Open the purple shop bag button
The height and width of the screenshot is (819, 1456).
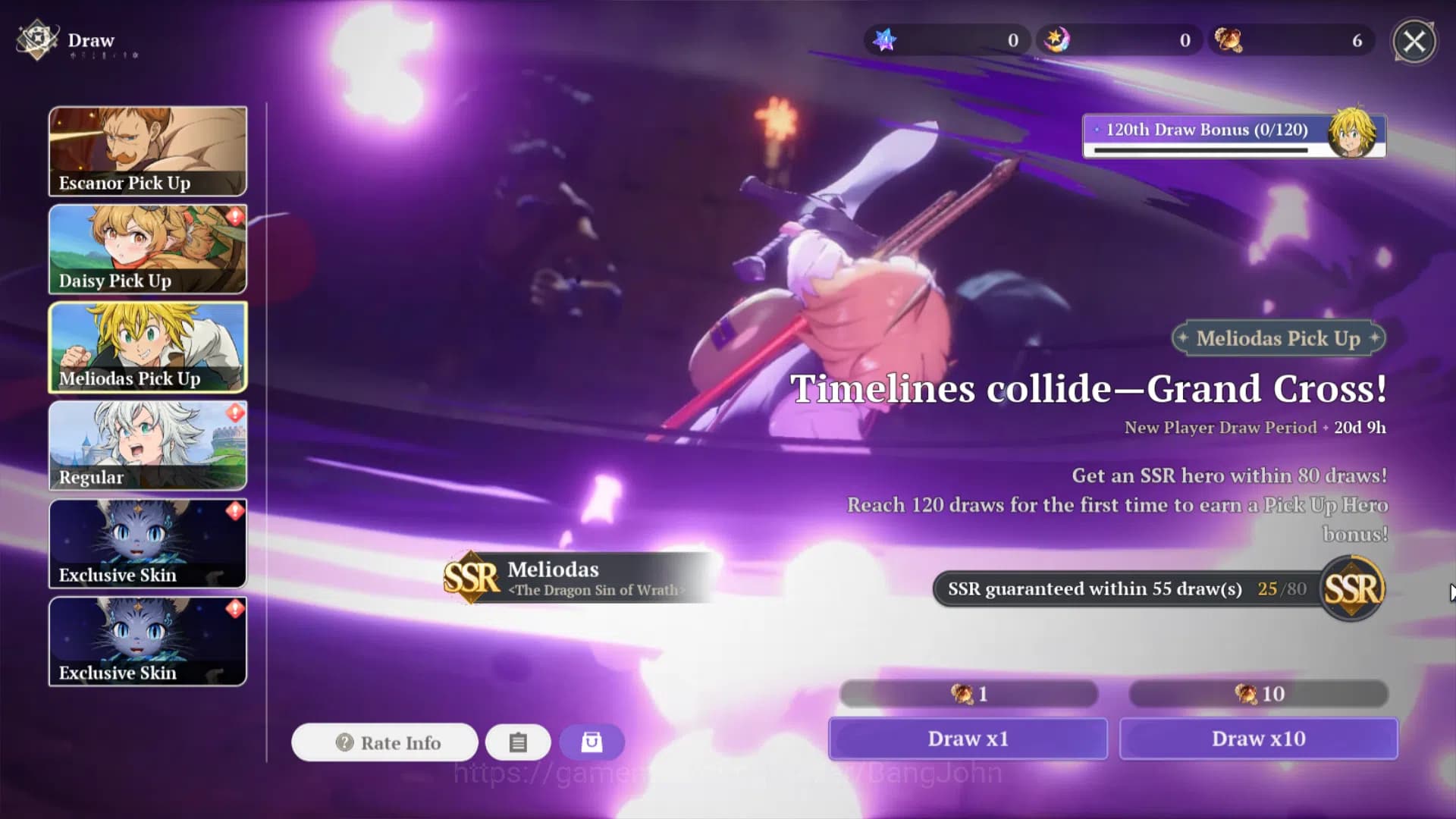point(591,742)
